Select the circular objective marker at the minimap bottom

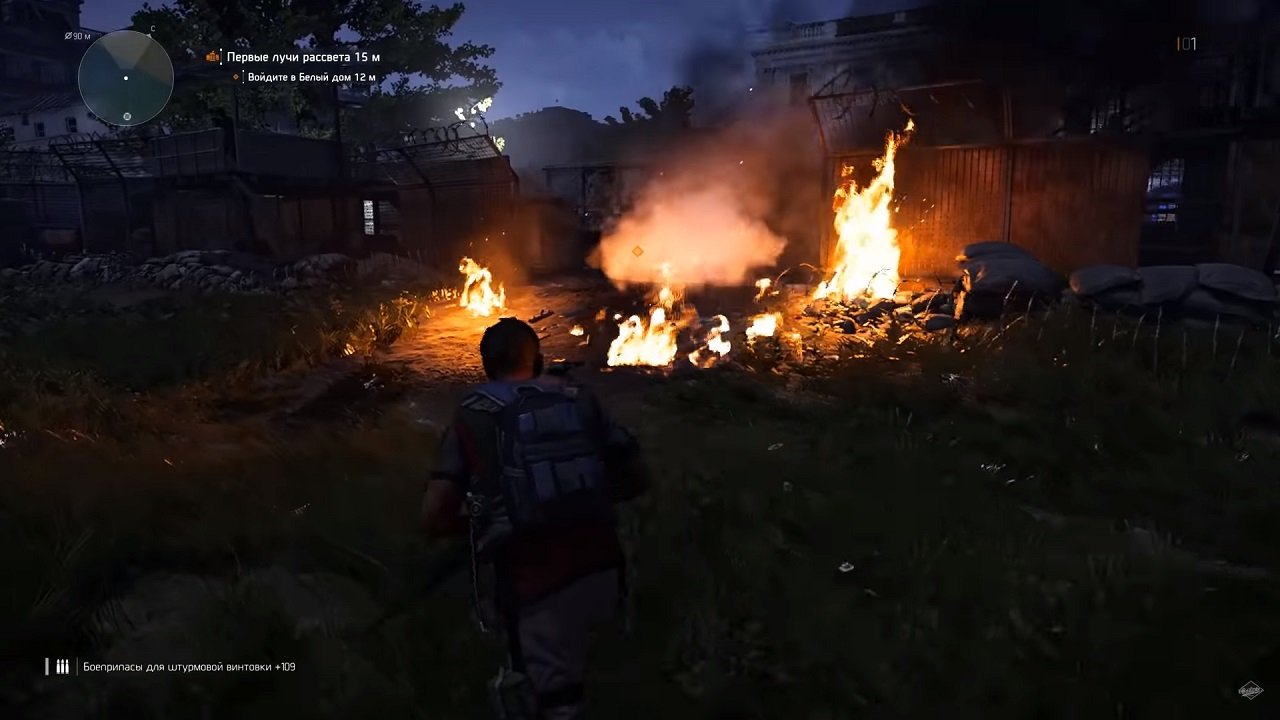click(127, 117)
